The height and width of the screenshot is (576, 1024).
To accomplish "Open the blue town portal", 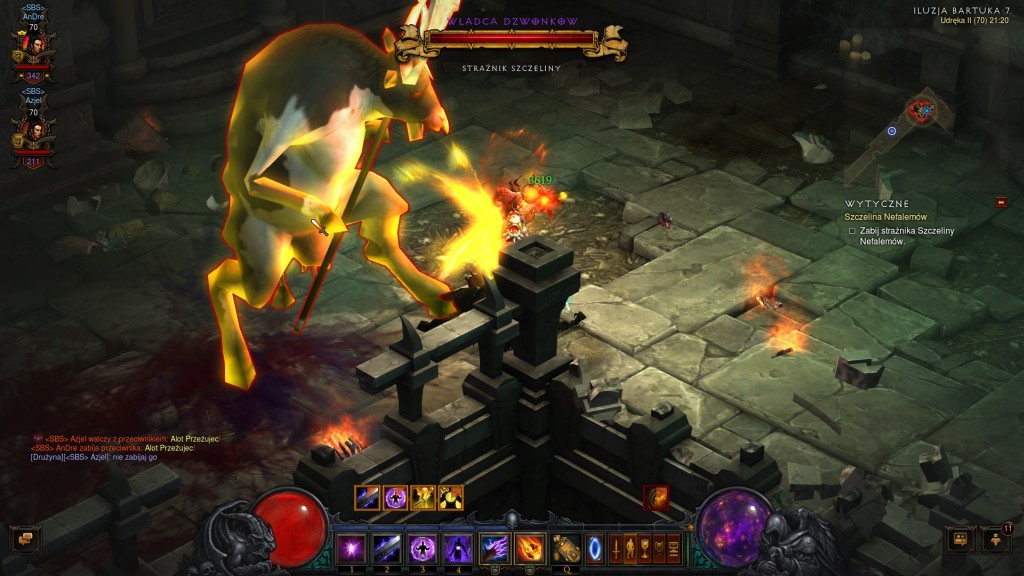I will pyautogui.click(x=594, y=548).
